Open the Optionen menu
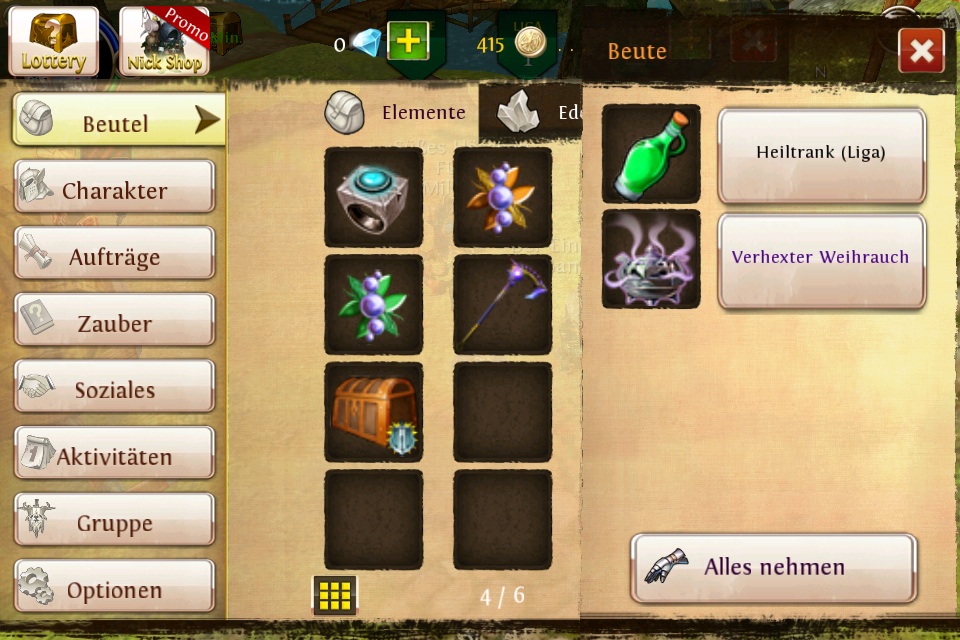The image size is (960, 640). point(114,587)
